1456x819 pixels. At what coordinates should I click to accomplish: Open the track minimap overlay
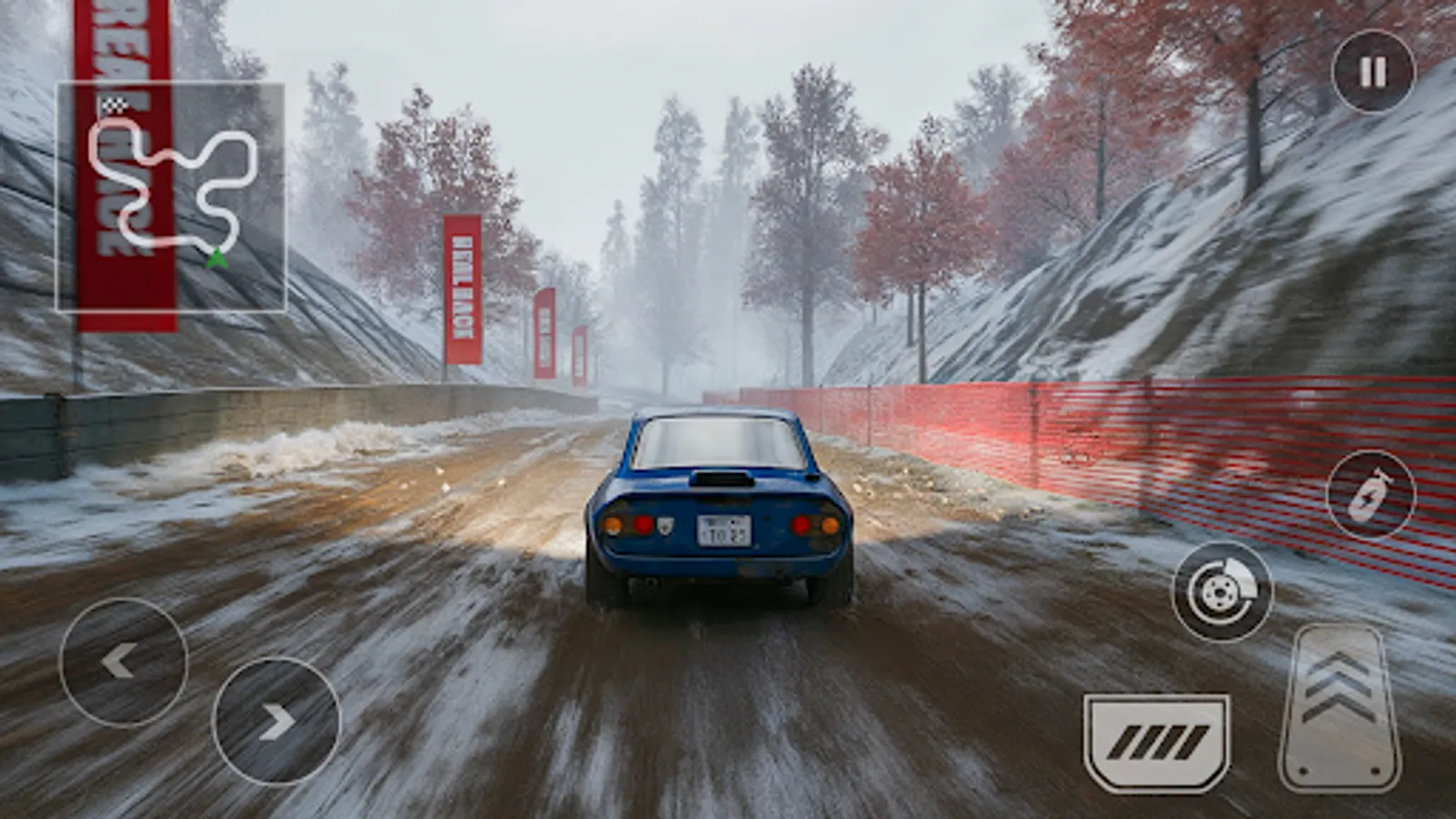pos(173,196)
